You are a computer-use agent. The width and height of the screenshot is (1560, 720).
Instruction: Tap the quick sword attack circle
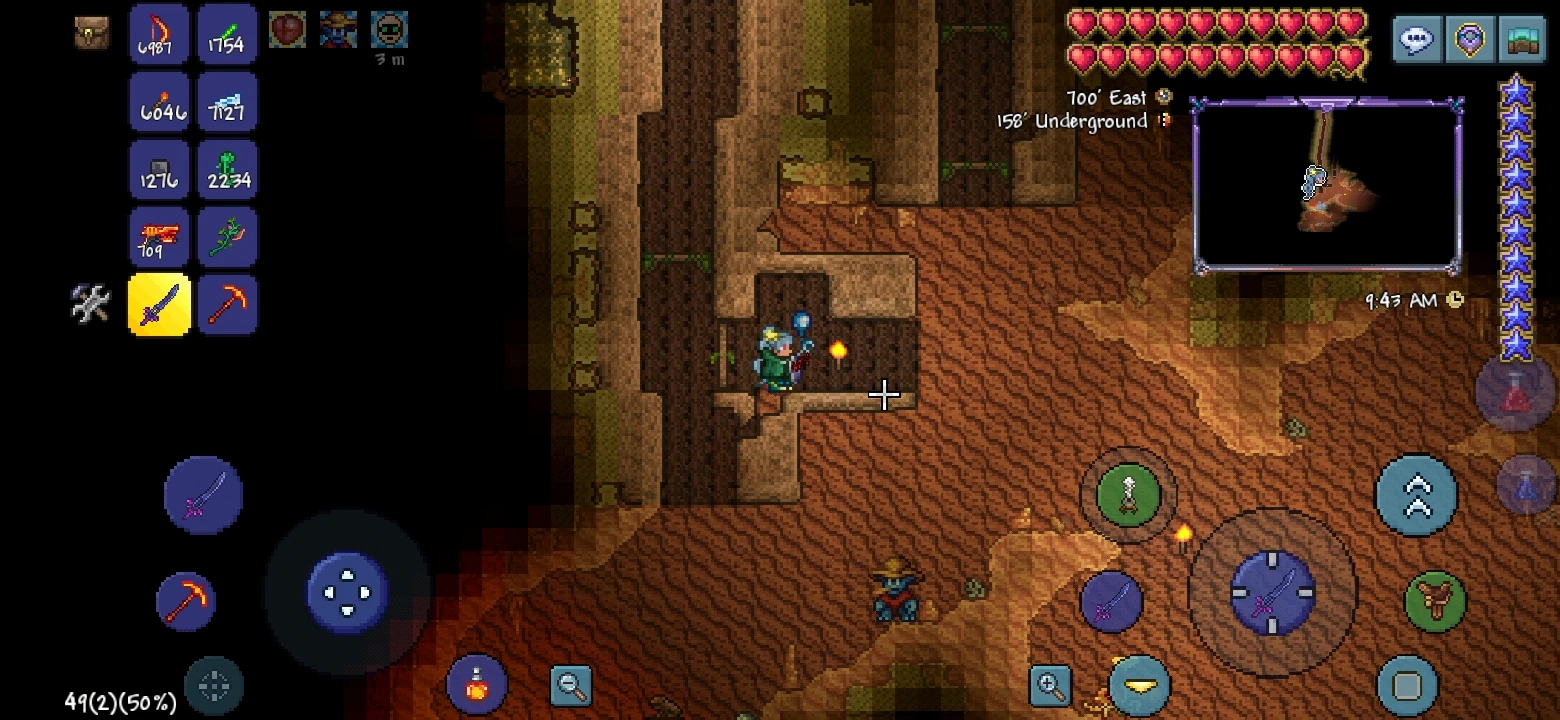[x=1110, y=601]
